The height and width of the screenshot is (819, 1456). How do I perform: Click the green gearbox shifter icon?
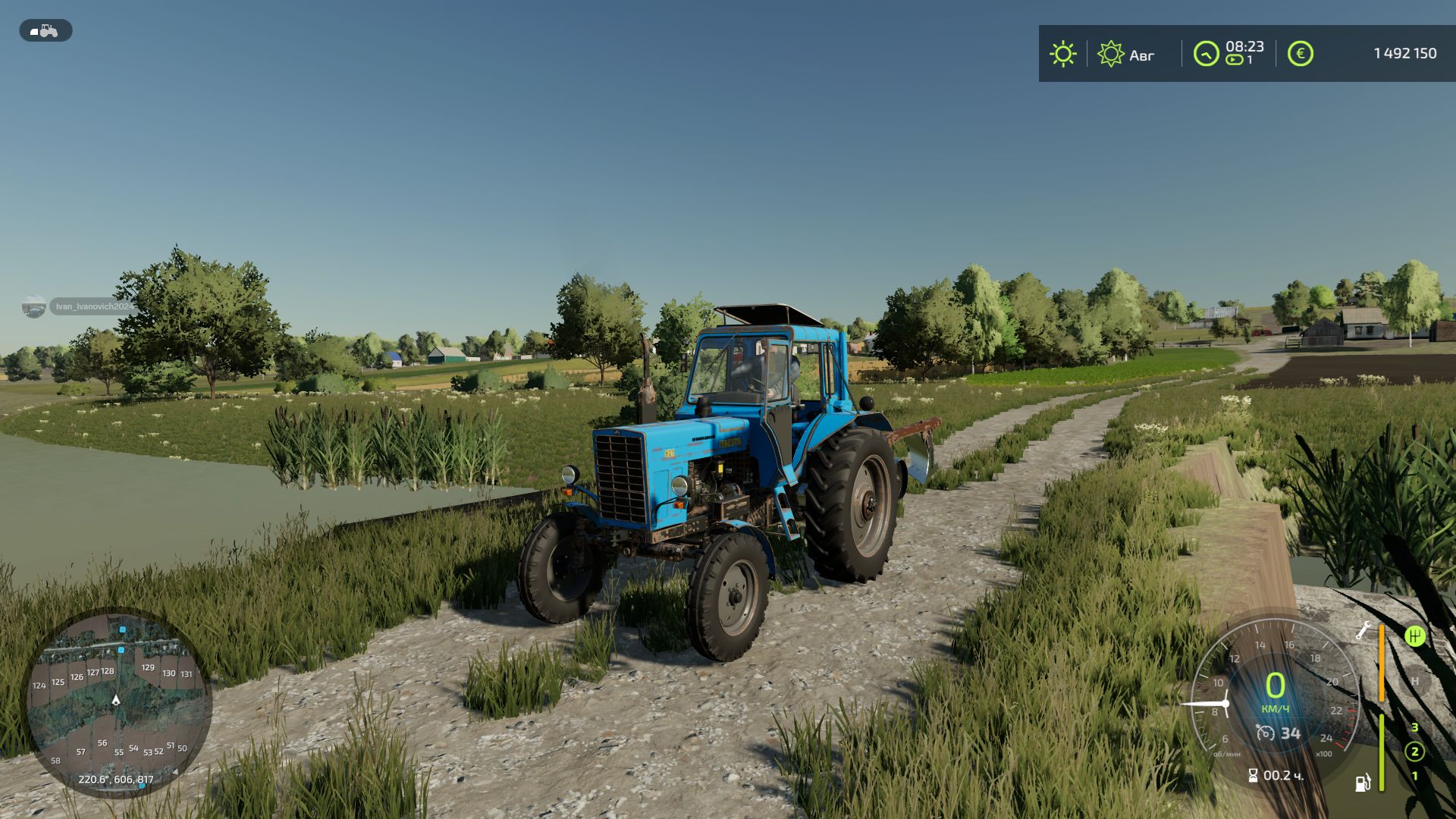(1414, 635)
